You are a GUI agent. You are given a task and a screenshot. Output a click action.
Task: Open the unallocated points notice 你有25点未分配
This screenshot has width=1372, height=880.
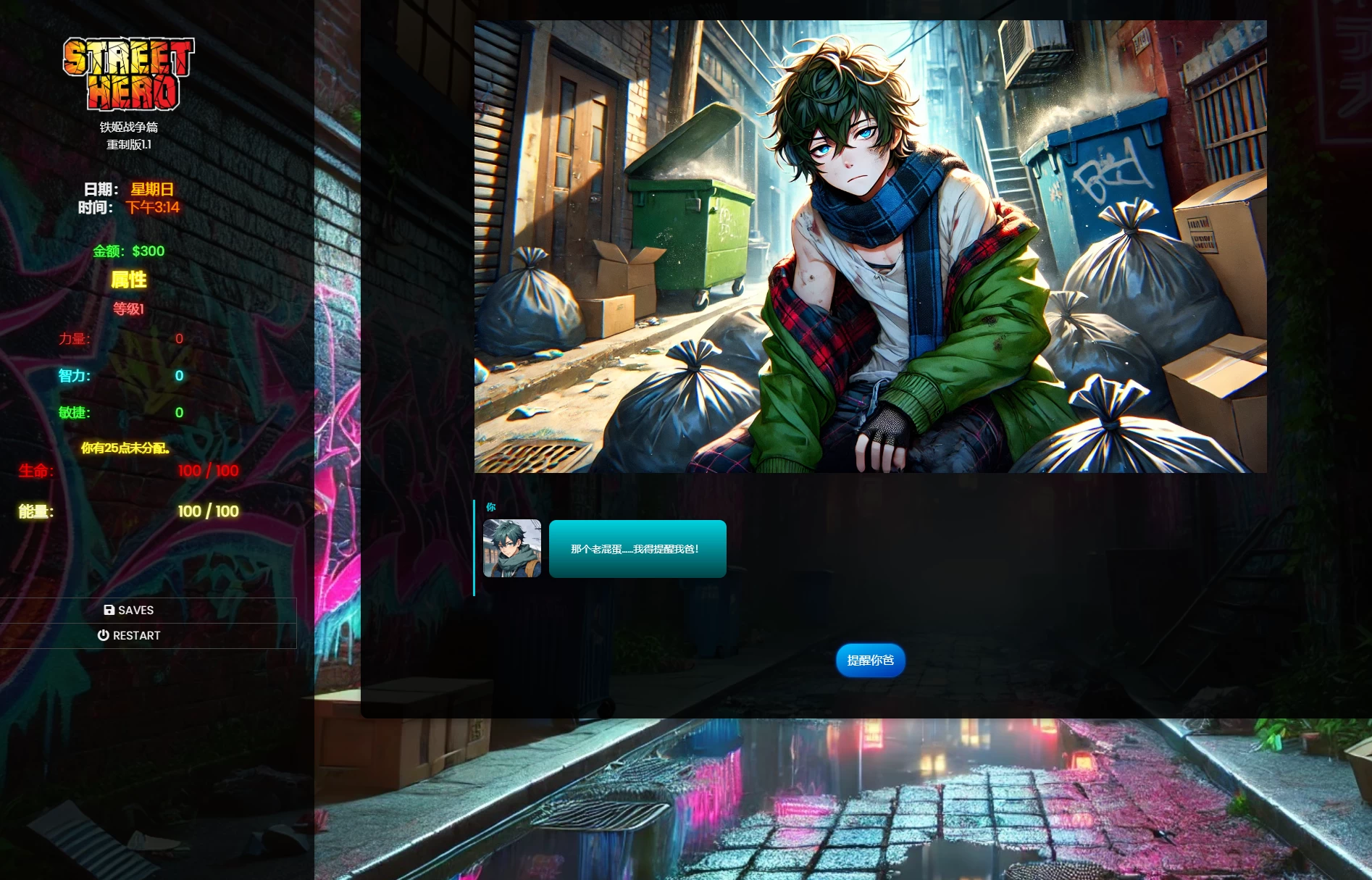point(126,449)
